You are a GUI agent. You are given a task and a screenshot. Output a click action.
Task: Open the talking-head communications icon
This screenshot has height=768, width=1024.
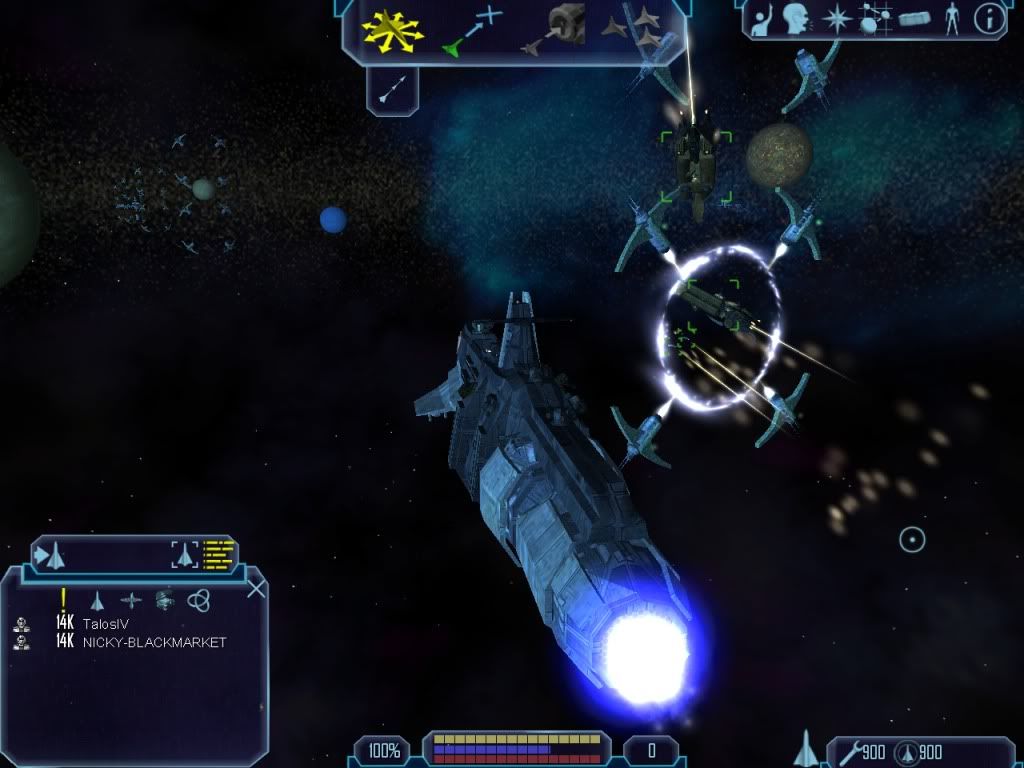[795, 18]
